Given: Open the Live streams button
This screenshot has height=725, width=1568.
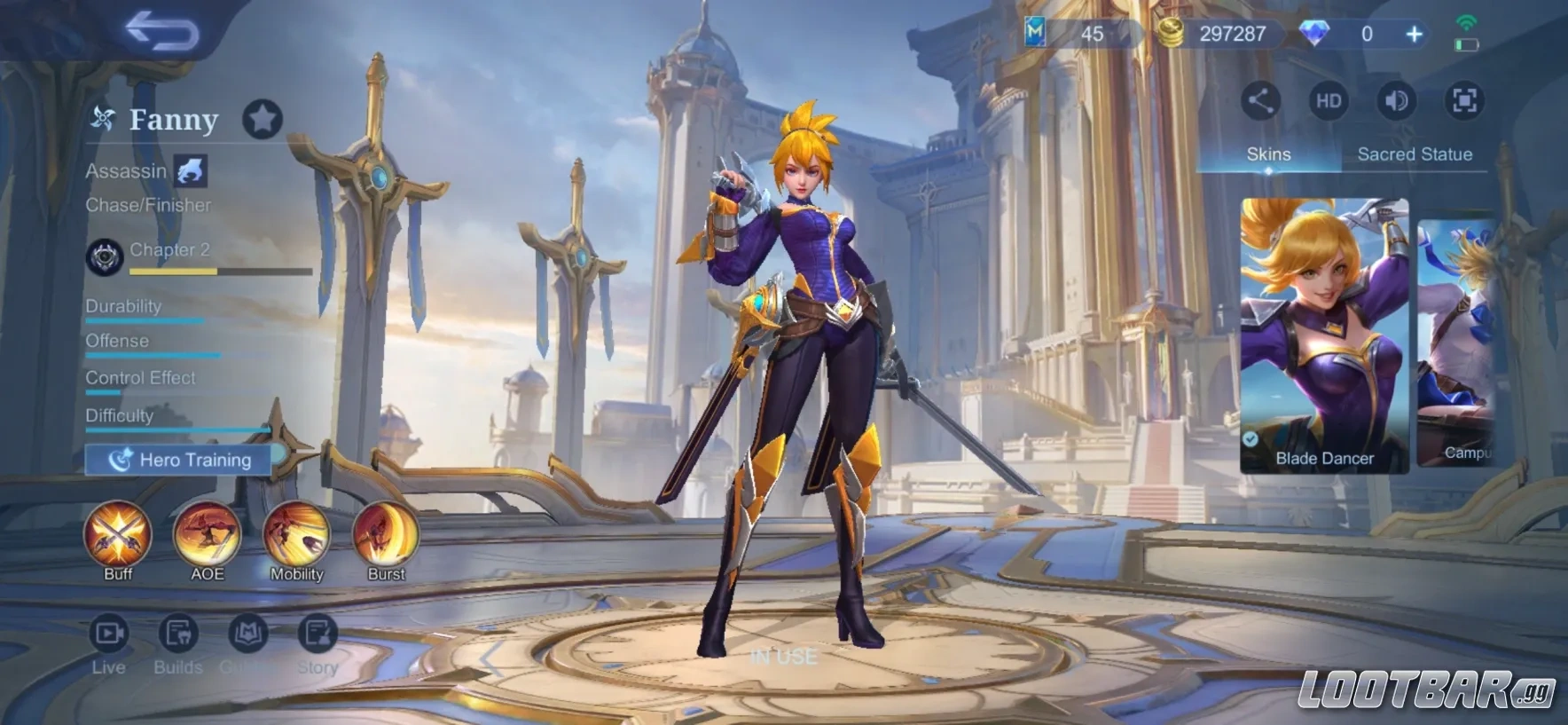Looking at the screenshot, I should [x=109, y=634].
